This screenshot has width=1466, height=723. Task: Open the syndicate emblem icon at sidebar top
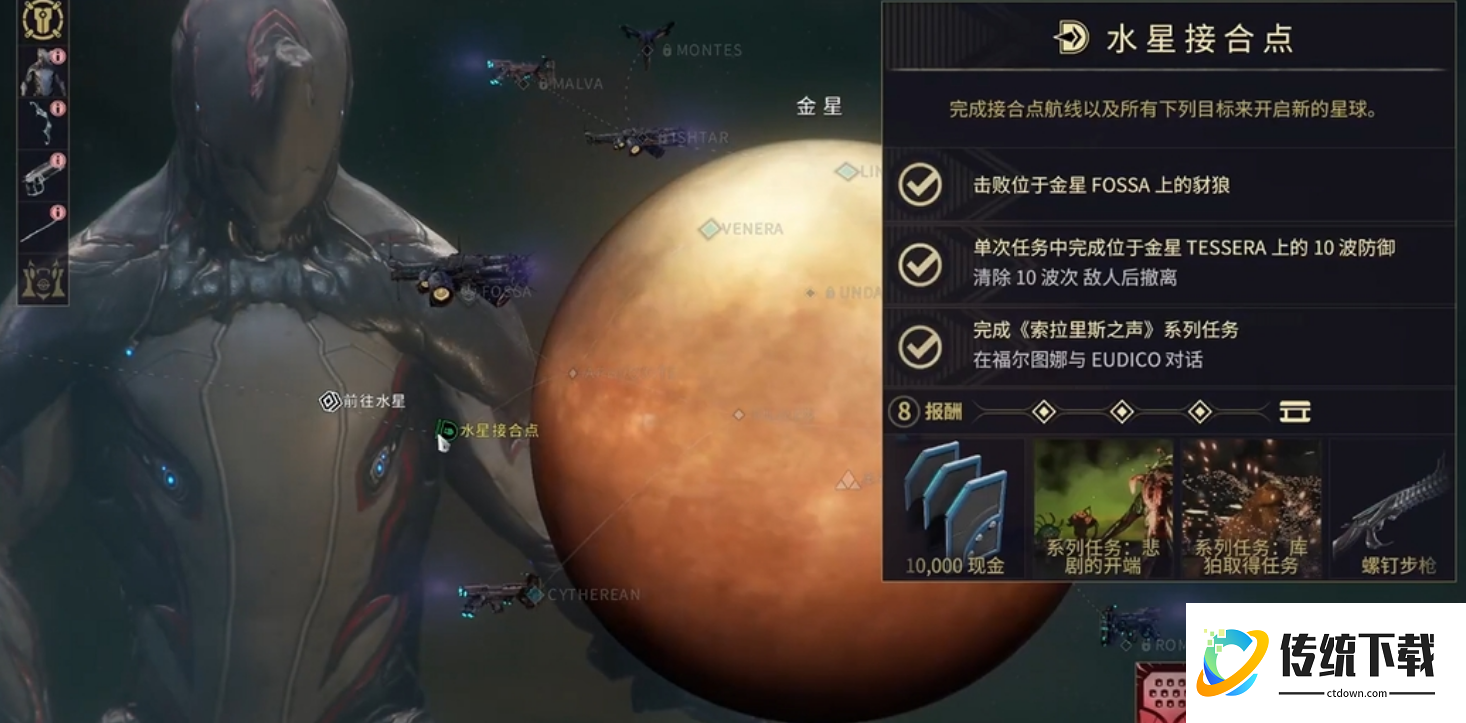[42, 20]
